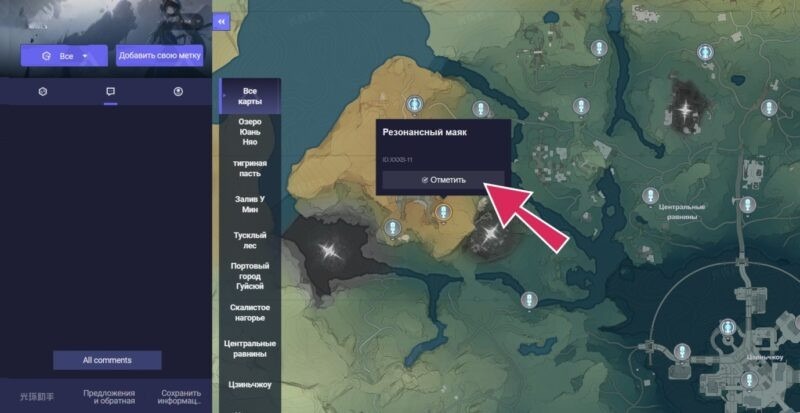
Task: Mark the beacon with the Отметить button
Action: pos(443,180)
